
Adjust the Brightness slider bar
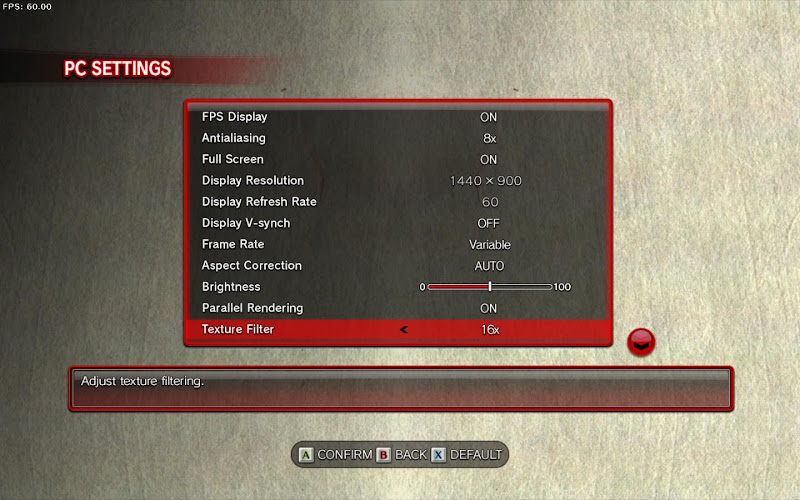pos(489,287)
